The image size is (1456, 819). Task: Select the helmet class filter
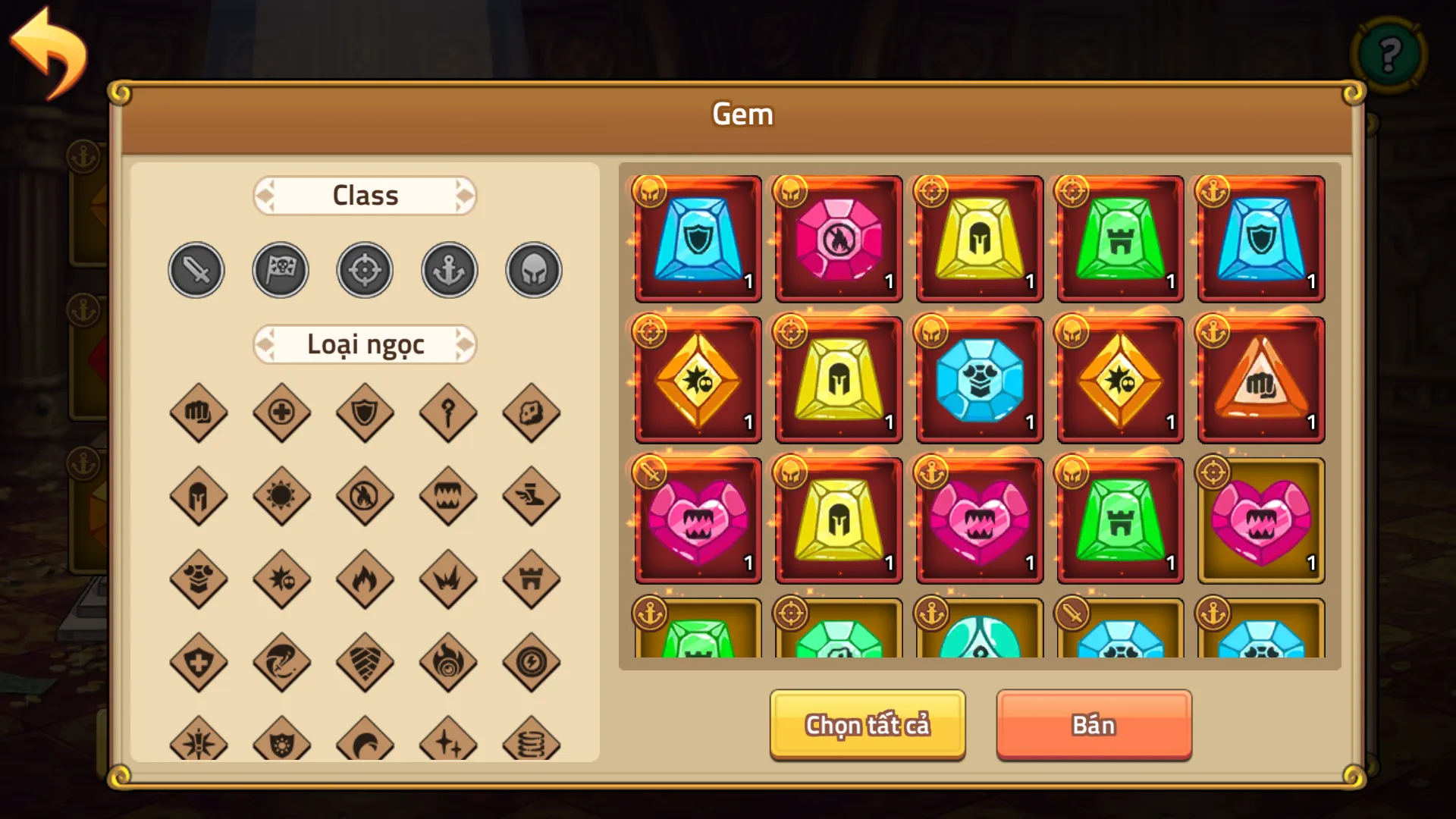point(532,269)
